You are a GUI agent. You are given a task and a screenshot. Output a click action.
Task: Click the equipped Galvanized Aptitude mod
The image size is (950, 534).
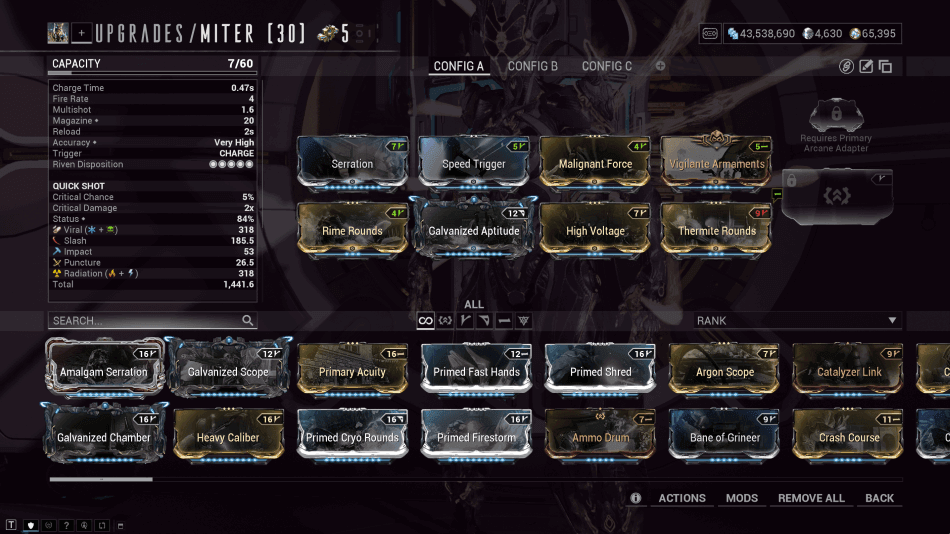point(474,229)
